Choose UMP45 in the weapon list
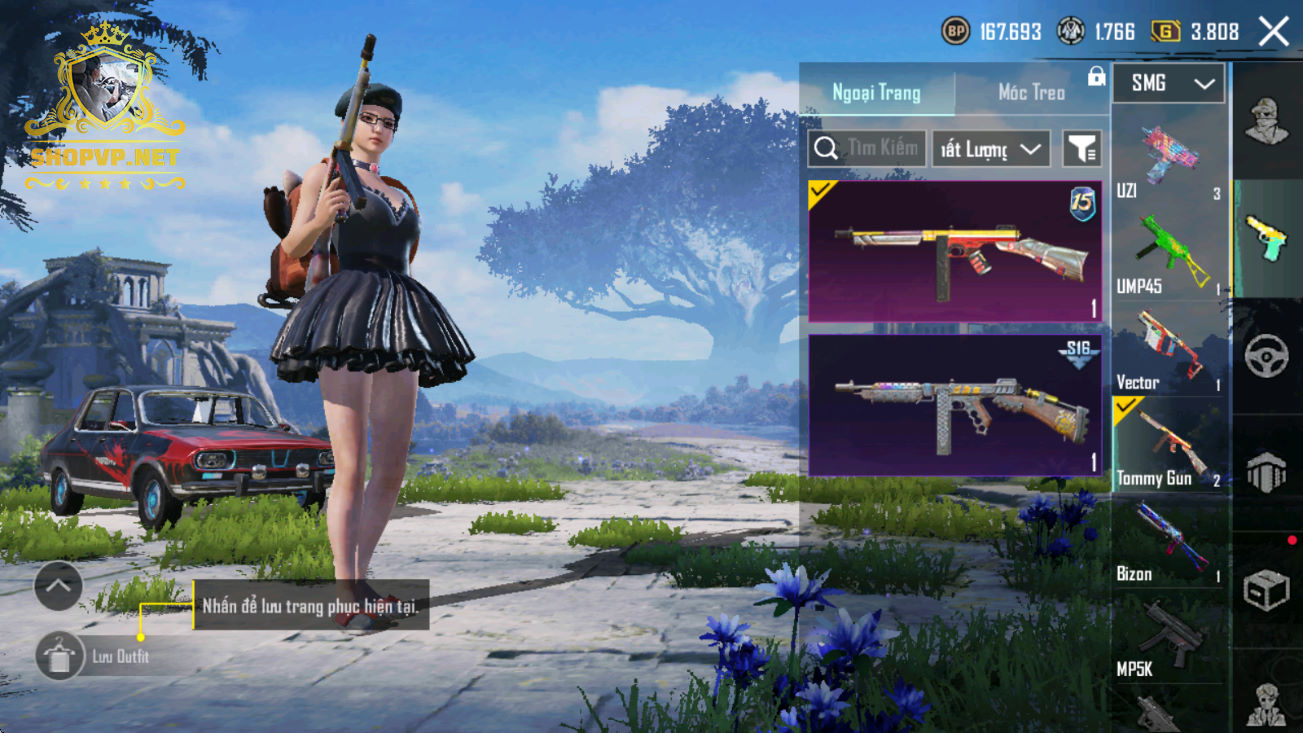The height and width of the screenshot is (733, 1303). (x=1168, y=256)
